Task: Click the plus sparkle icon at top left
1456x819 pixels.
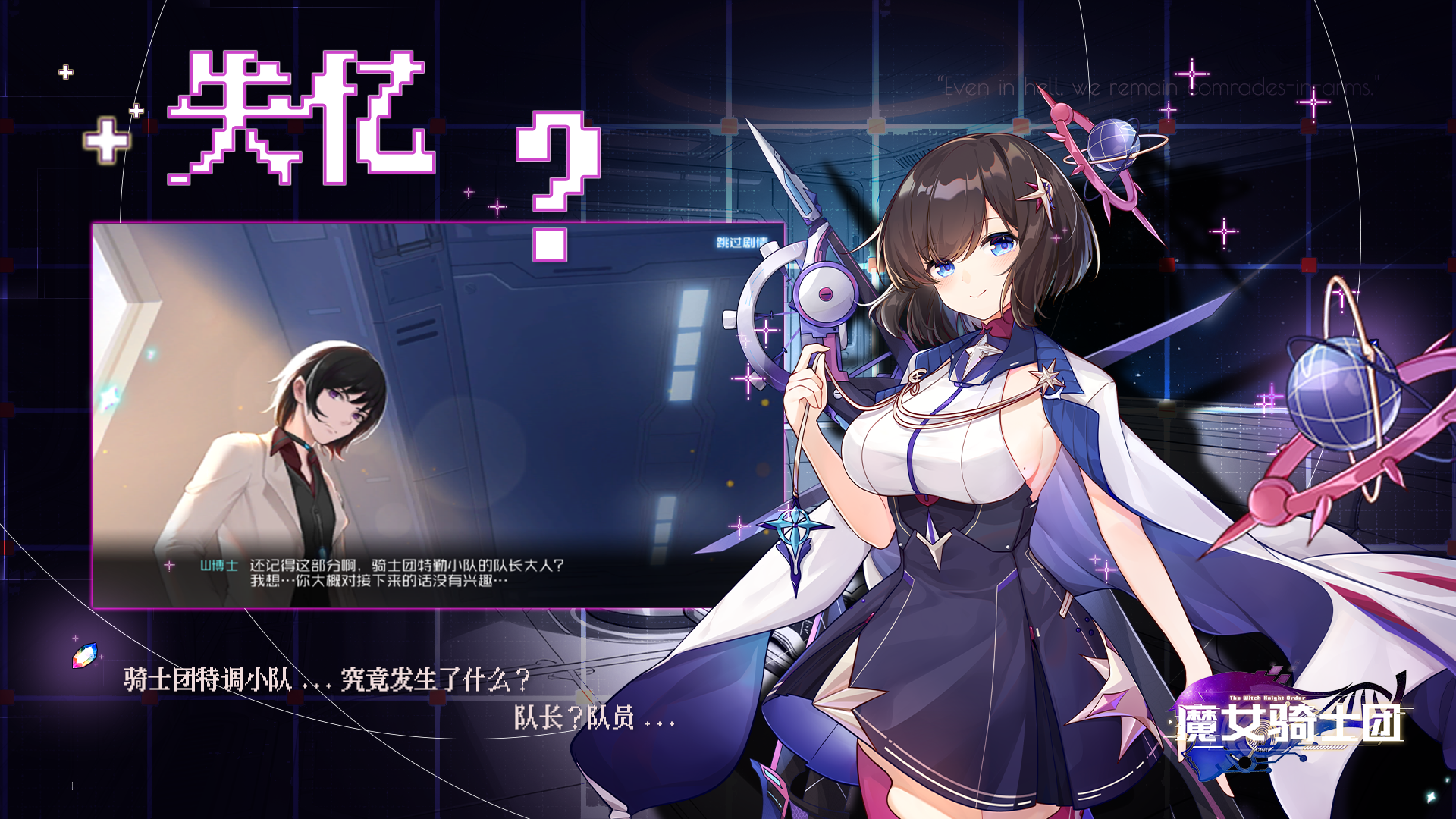Action: tap(64, 72)
